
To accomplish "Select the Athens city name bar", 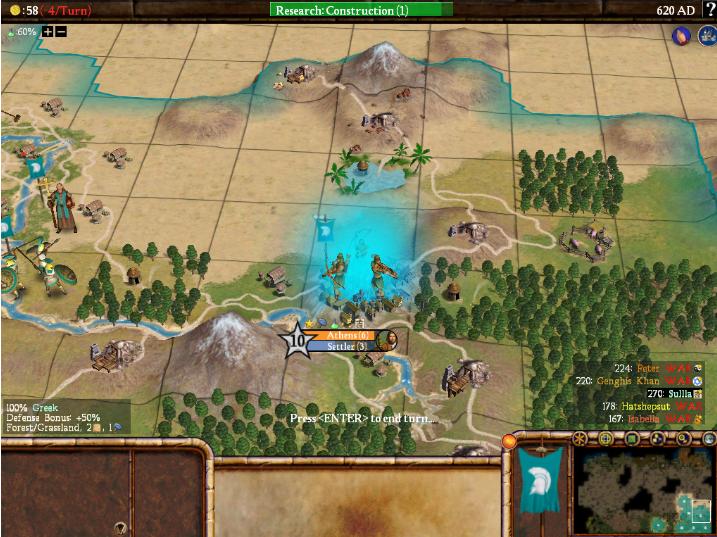I will pos(346,335).
